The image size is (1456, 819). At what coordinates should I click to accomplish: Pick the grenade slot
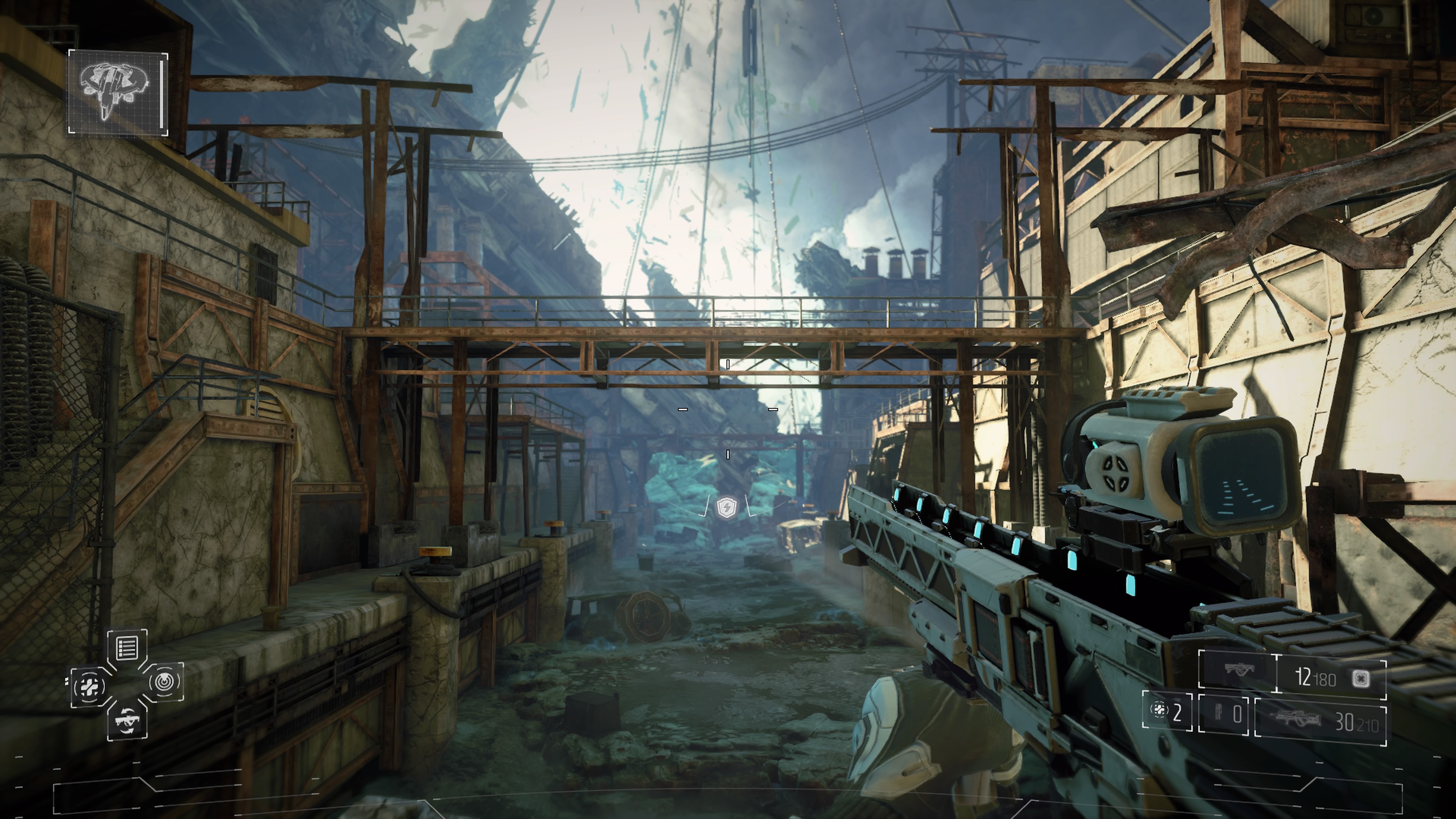point(1223,714)
